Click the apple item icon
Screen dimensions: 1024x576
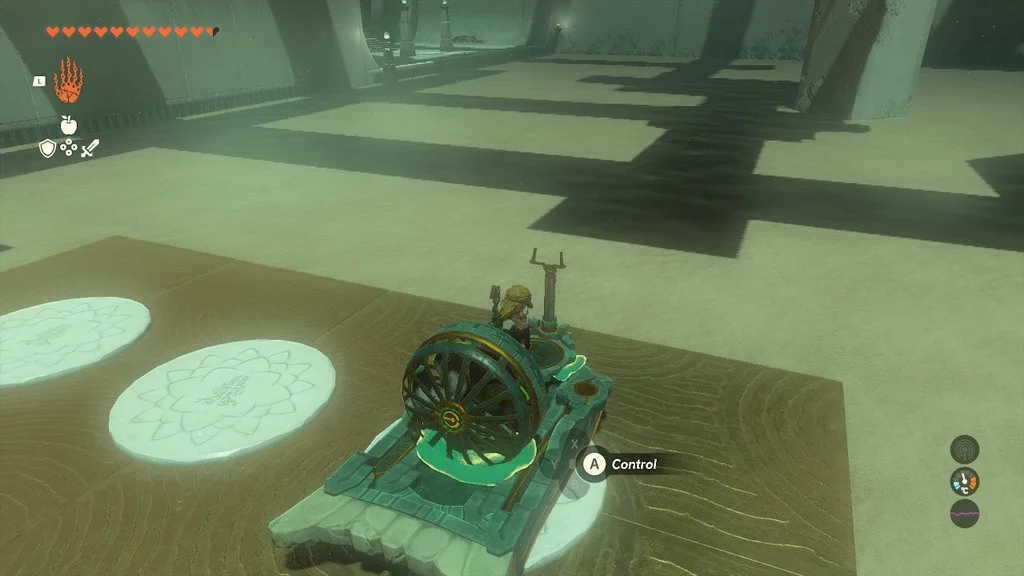tap(68, 124)
